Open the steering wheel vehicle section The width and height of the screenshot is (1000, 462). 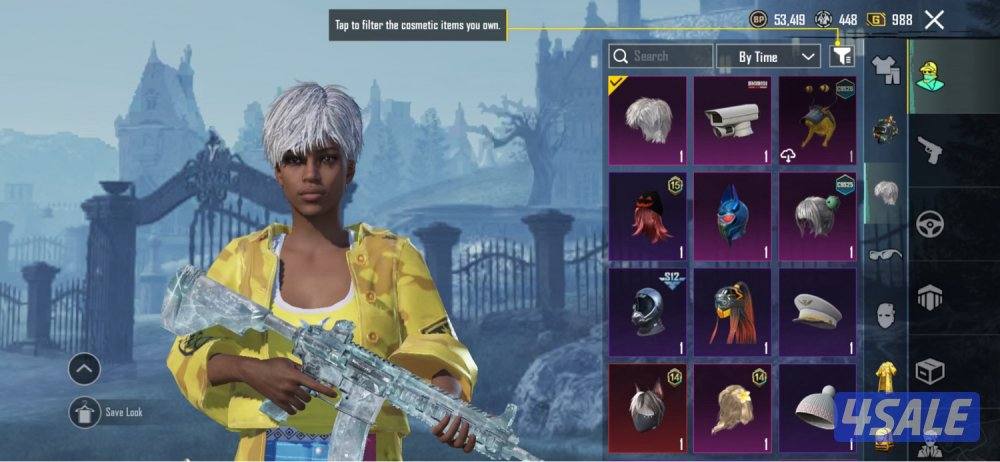point(931,222)
